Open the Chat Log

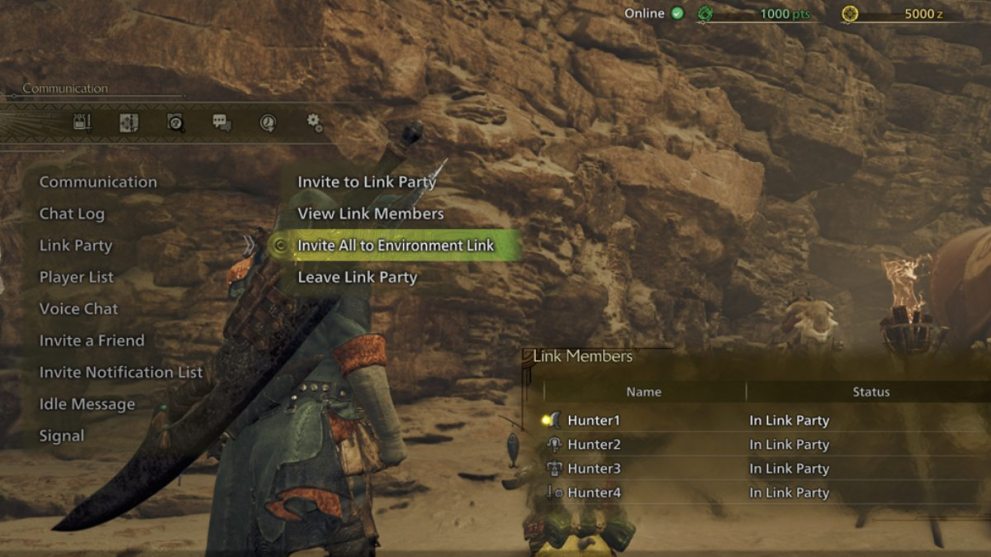click(x=72, y=214)
